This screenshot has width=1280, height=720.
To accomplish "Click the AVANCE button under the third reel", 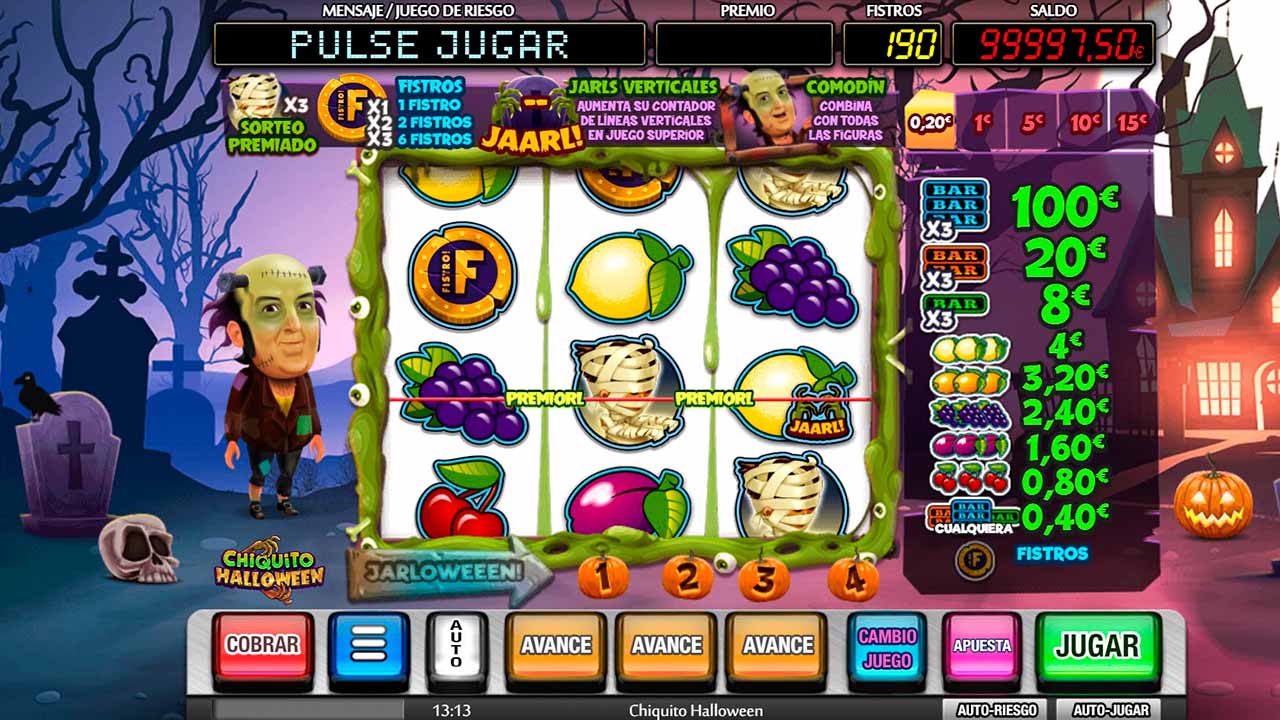I will [x=777, y=646].
